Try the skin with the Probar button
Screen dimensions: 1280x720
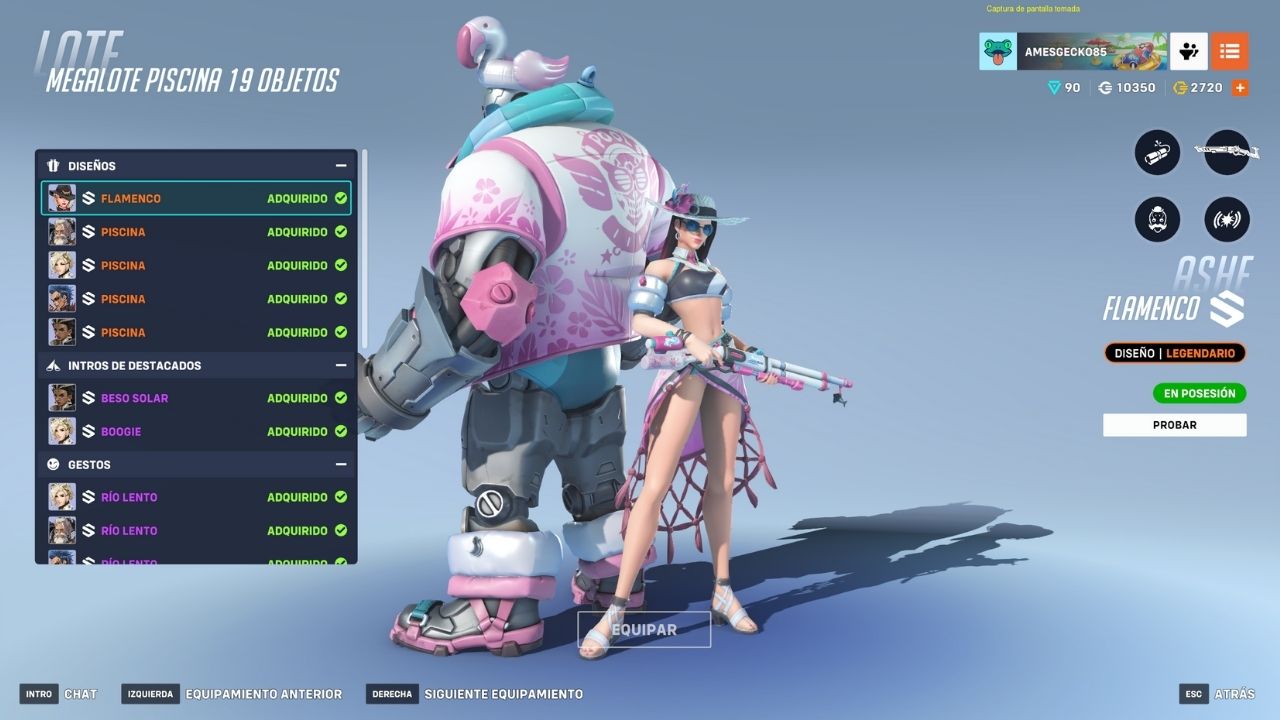[x=1174, y=425]
